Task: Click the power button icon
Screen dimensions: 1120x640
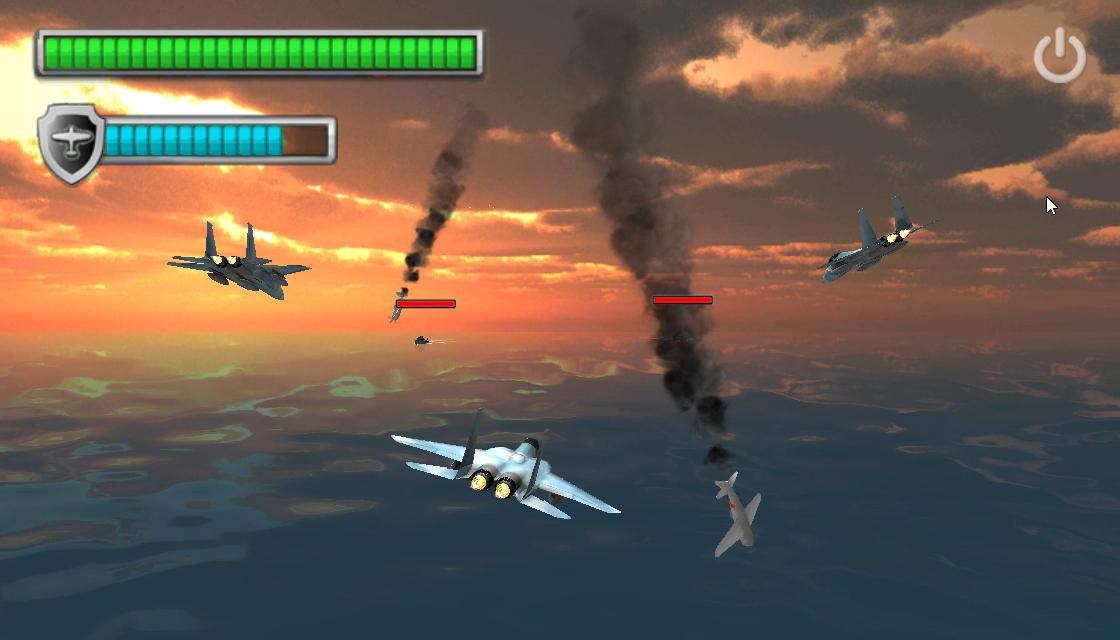Action: point(1059,55)
